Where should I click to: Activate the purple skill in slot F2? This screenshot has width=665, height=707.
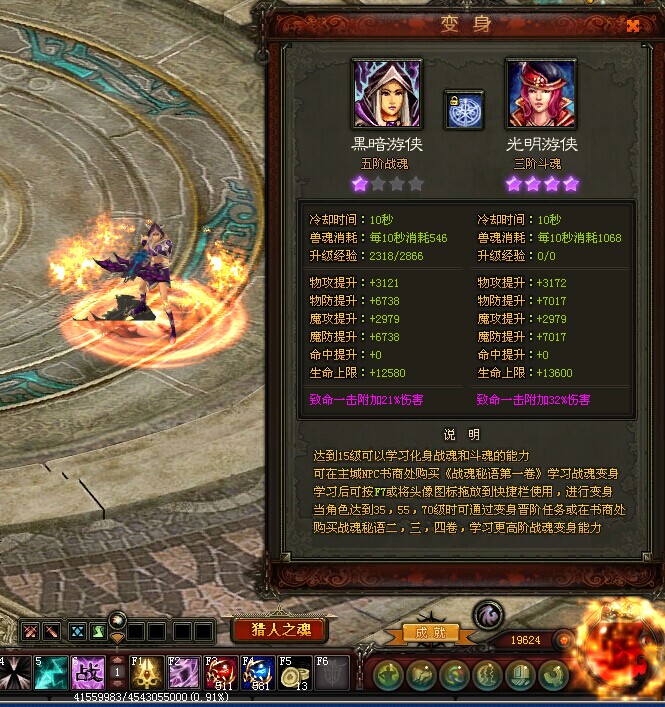[x=184, y=673]
